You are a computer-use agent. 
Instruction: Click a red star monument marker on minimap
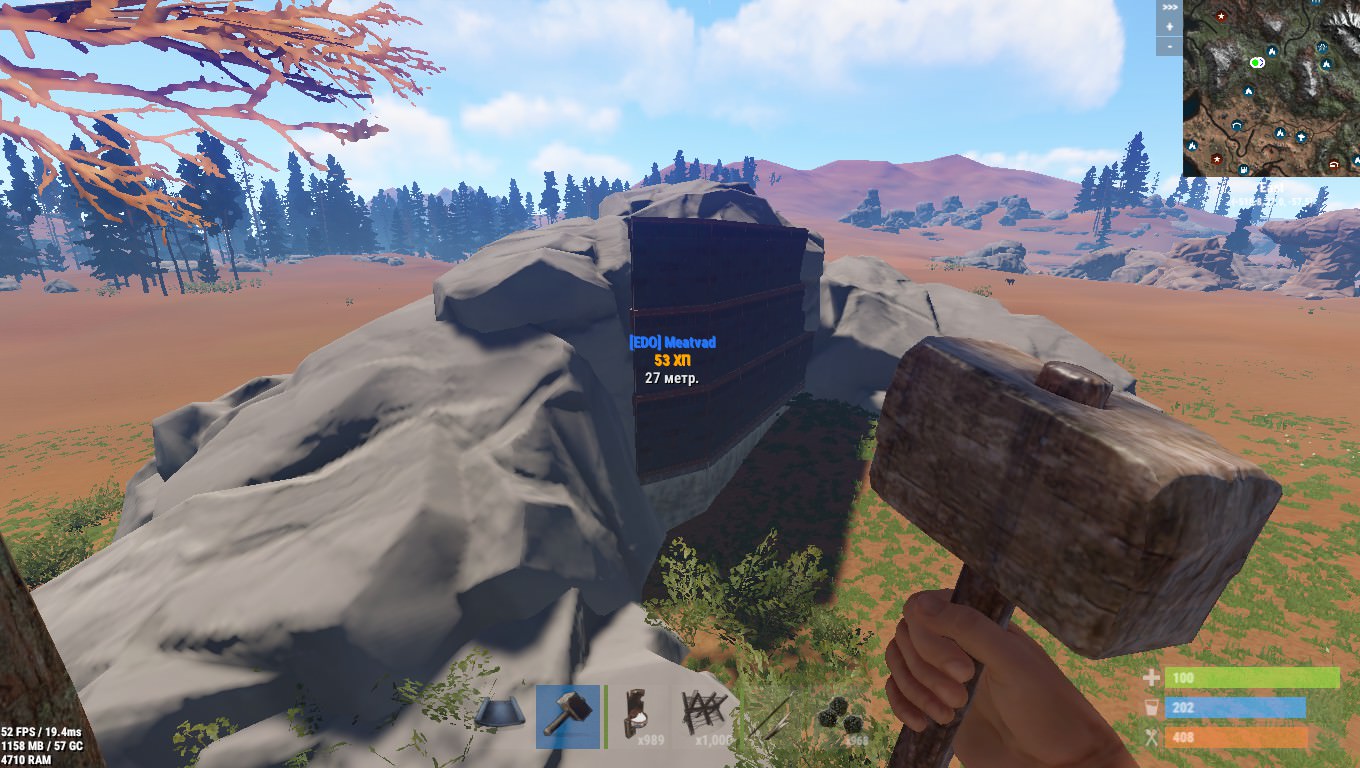click(x=1221, y=16)
